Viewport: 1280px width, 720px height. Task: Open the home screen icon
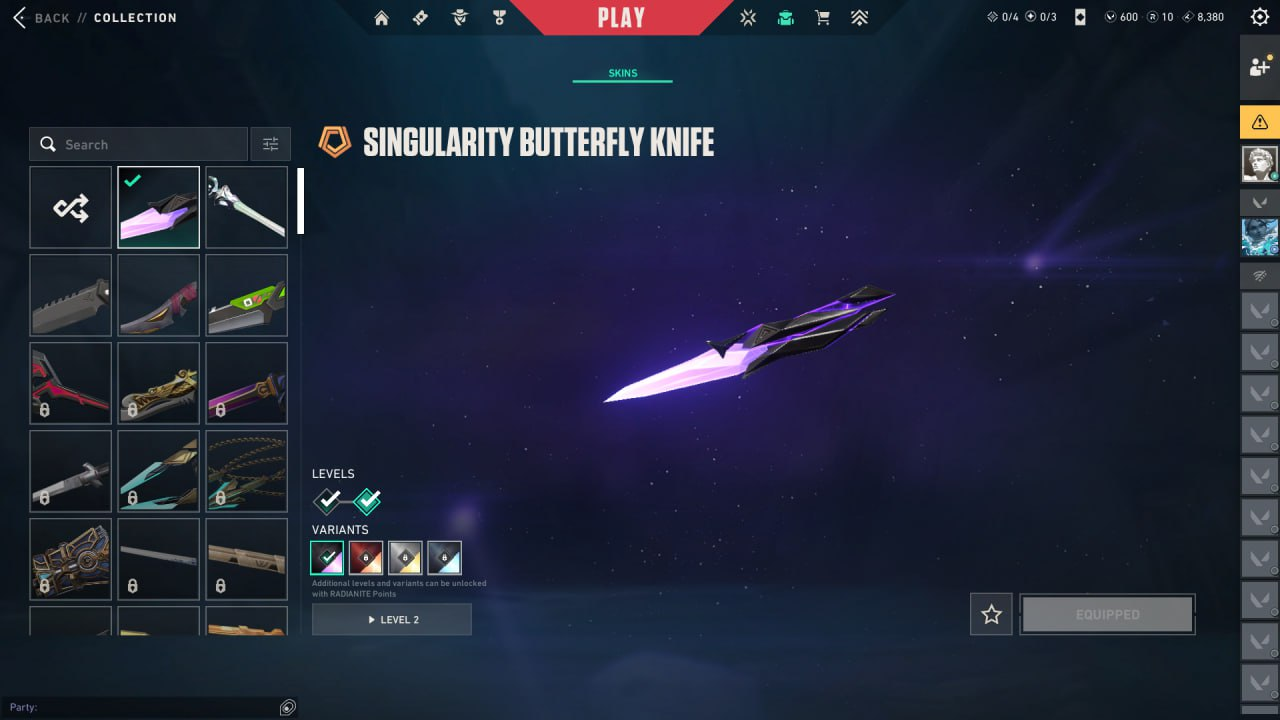tap(381, 18)
